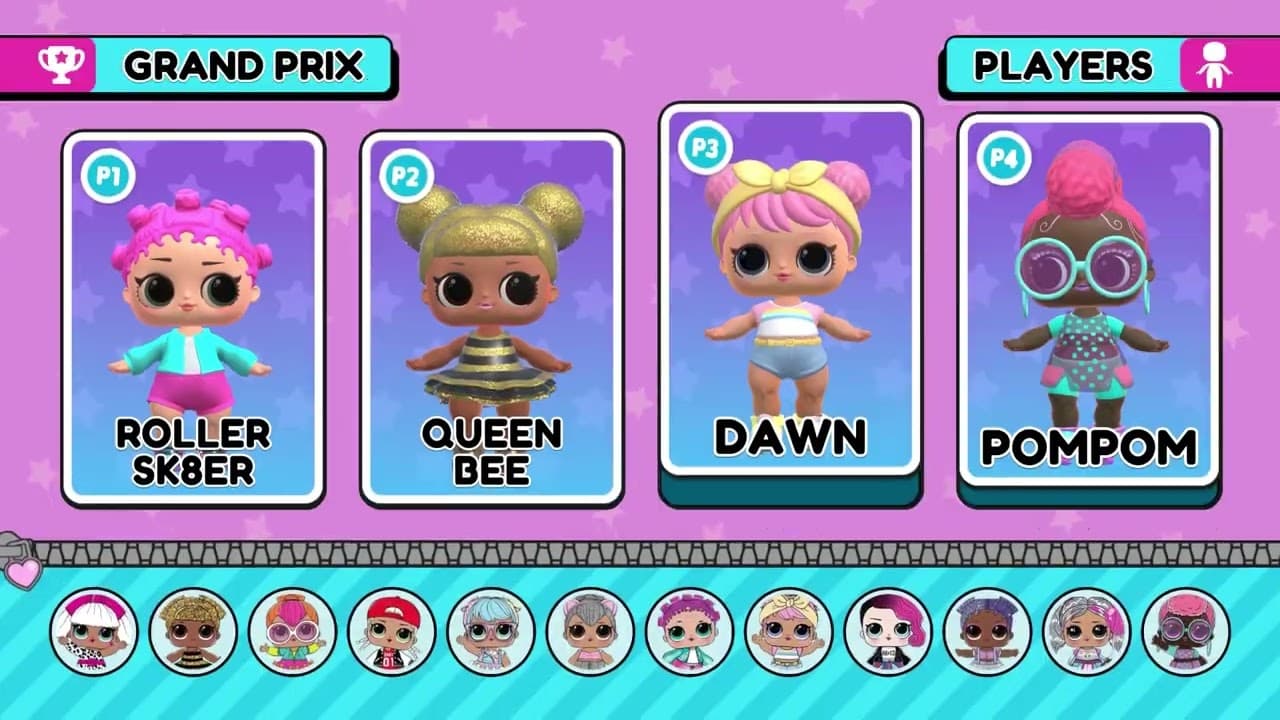This screenshot has width=1280, height=720.
Task: Pick the orange-haired doll with round pink glasses
Action: 292,632
